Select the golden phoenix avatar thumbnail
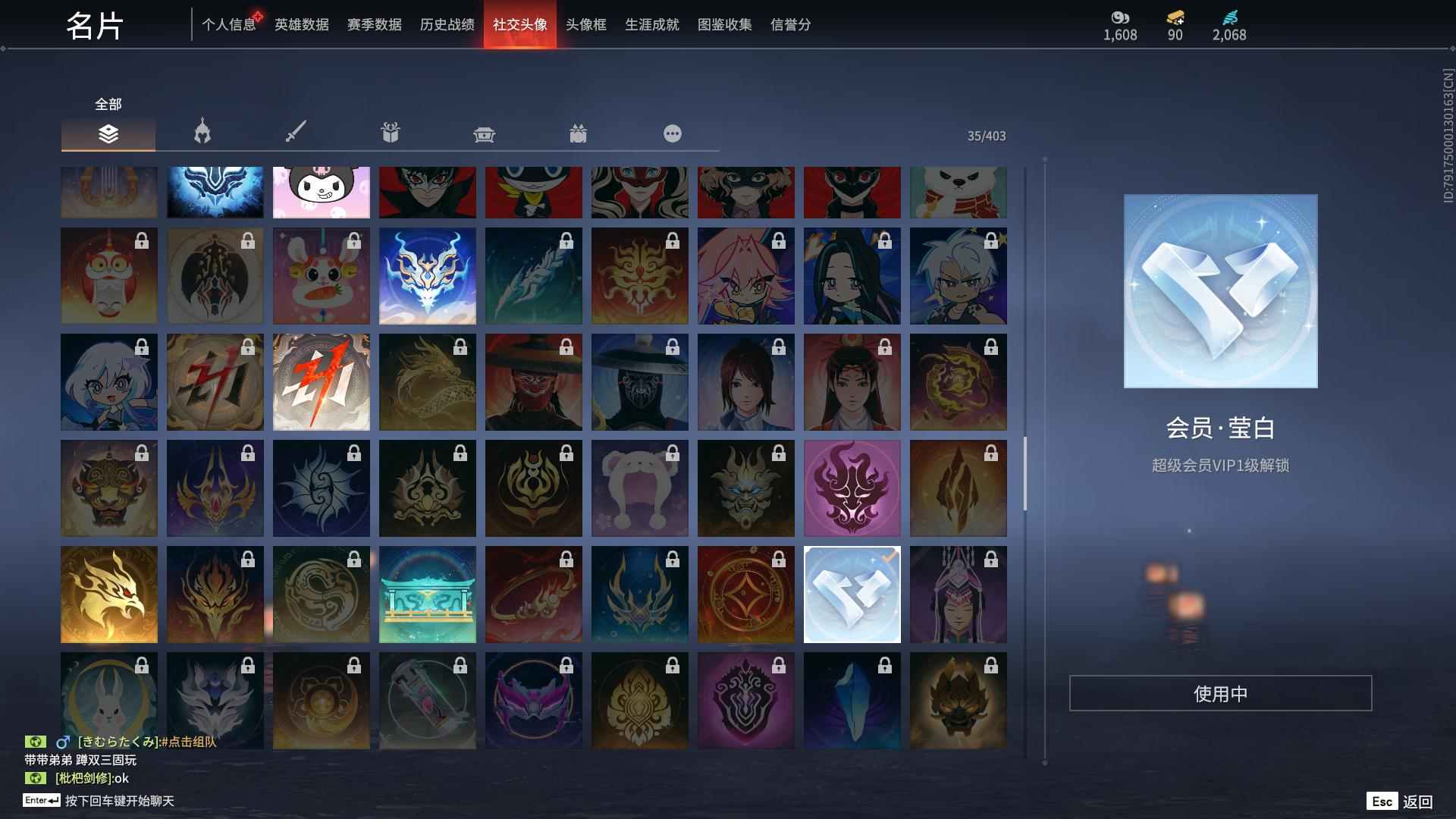 (x=109, y=594)
